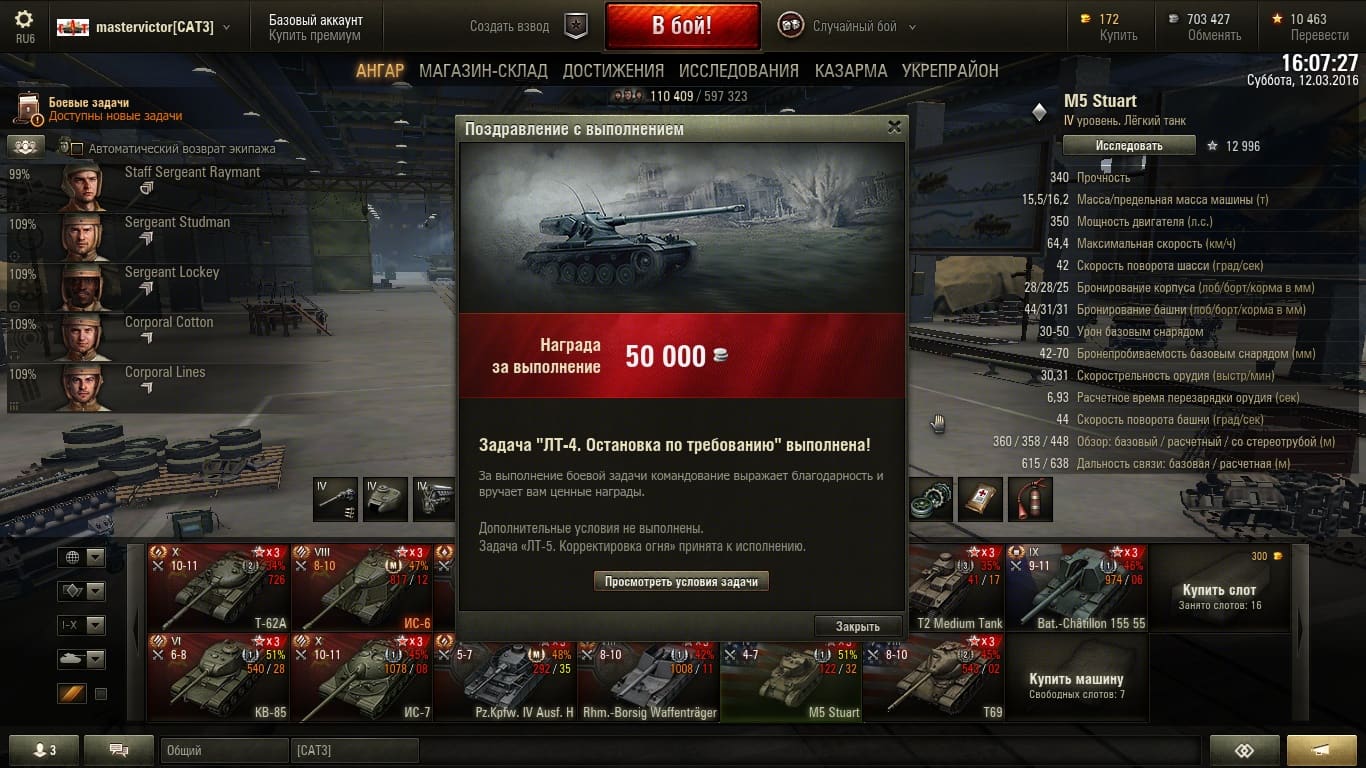Open the "ДОСТИЖЕНИЯ" tab
This screenshot has width=1366, height=768.
coord(613,71)
